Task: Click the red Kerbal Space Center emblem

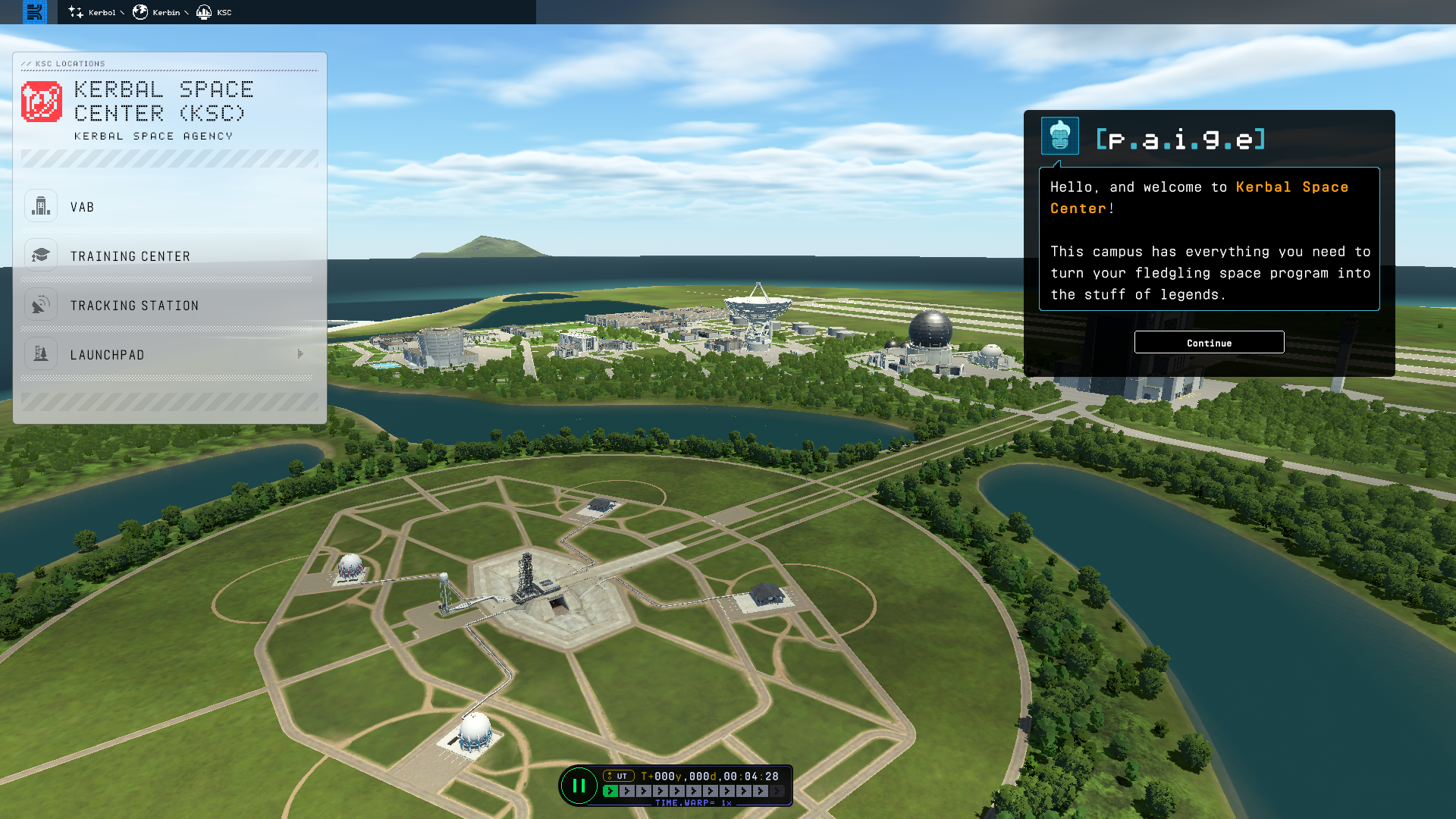Action: click(42, 102)
